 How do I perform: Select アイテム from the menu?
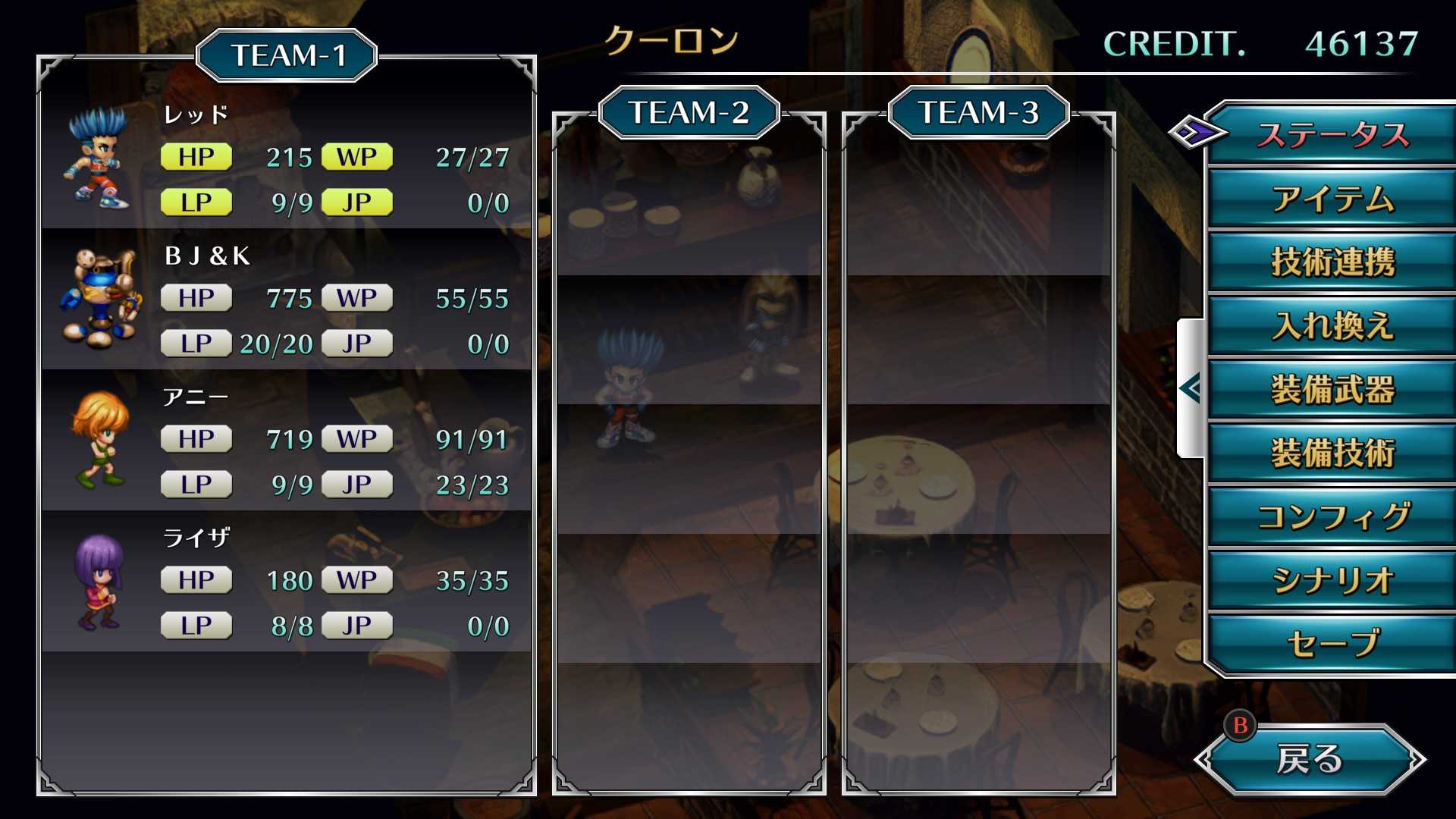(1332, 199)
